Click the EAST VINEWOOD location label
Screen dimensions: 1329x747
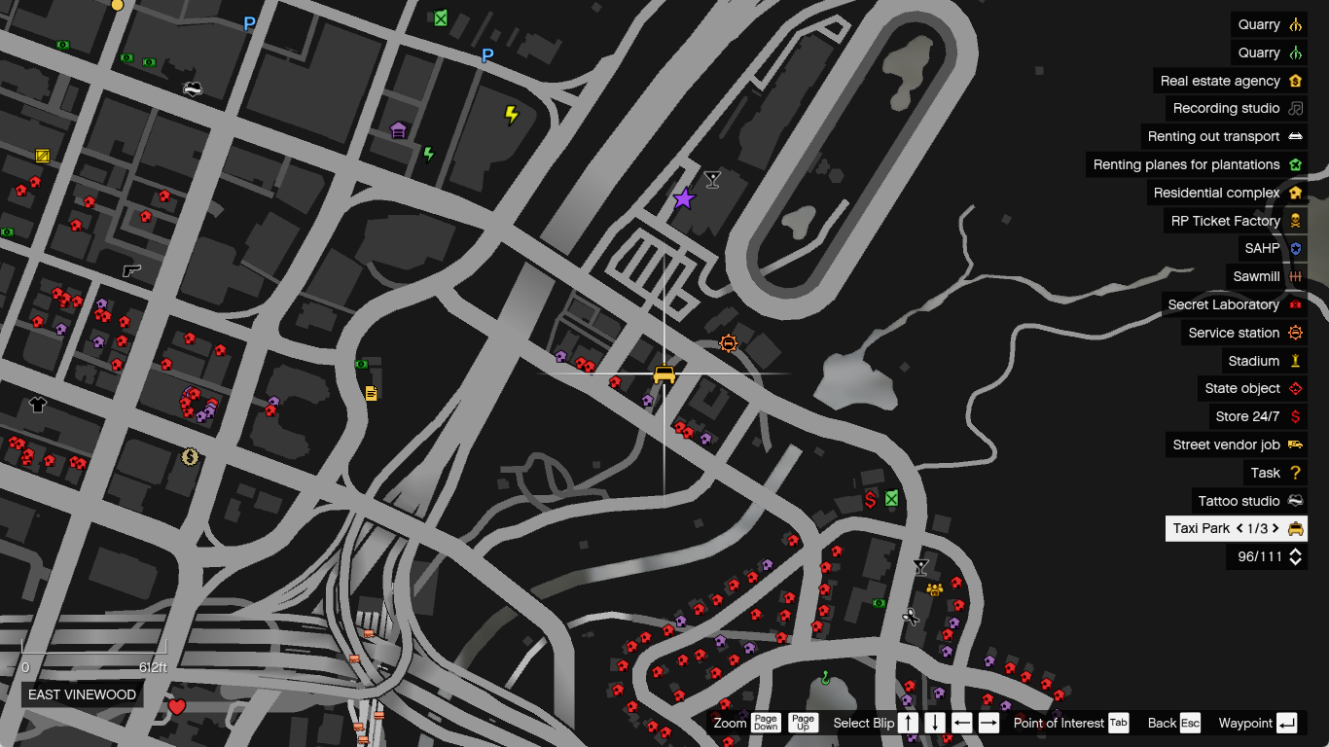click(81, 692)
